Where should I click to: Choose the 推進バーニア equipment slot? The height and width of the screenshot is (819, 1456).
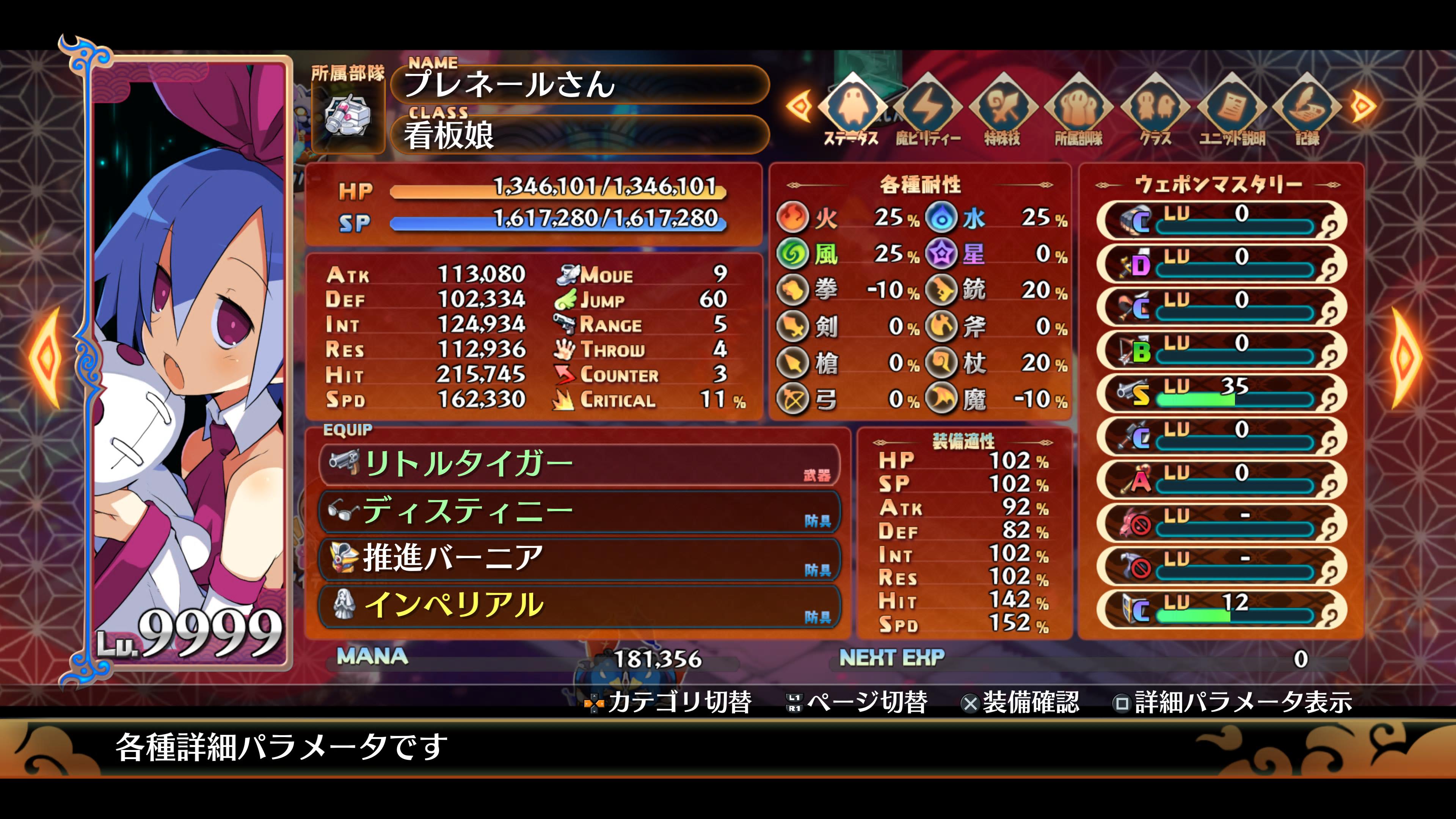(x=579, y=559)
